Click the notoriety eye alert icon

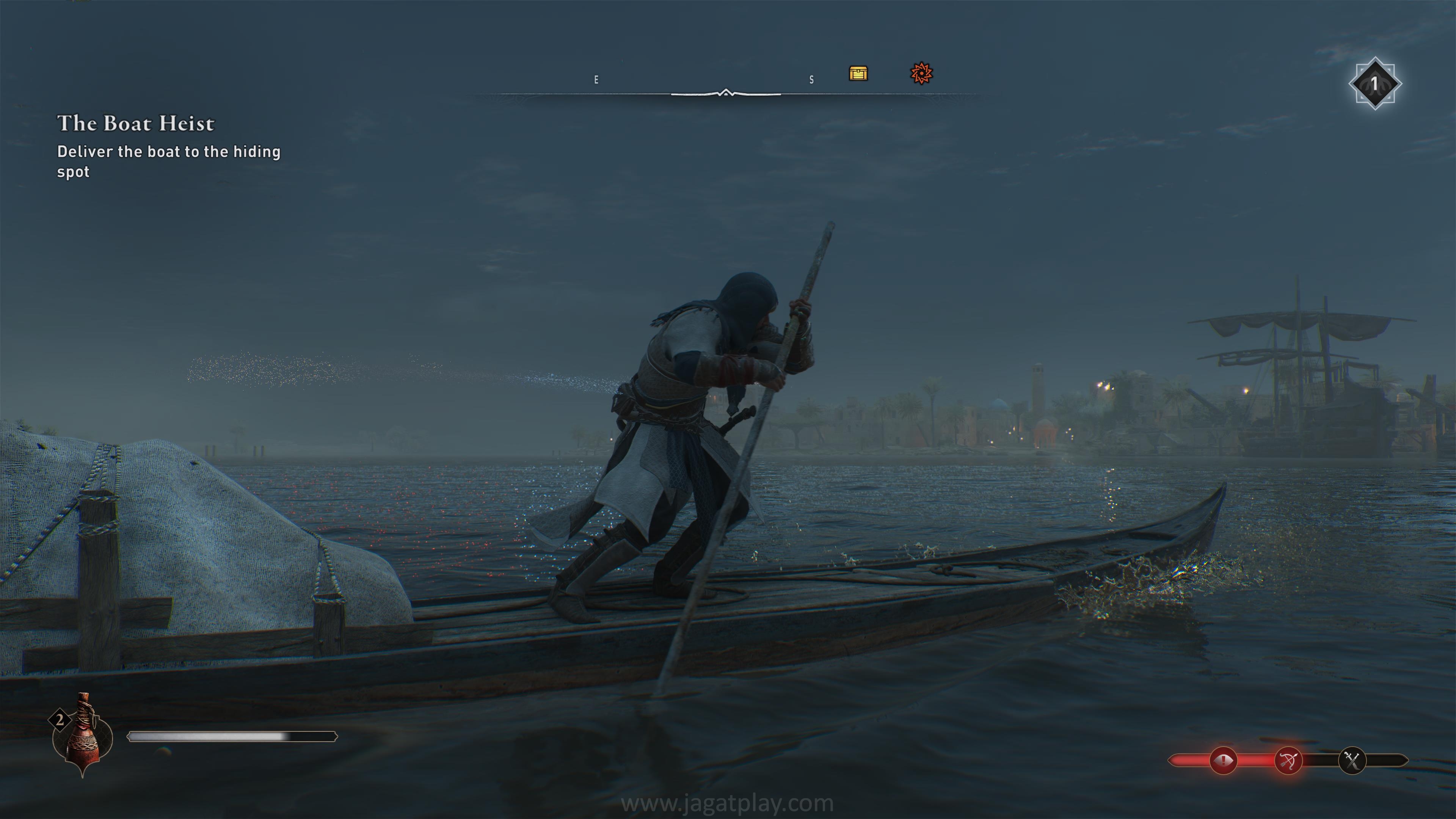pos(1223,761)
